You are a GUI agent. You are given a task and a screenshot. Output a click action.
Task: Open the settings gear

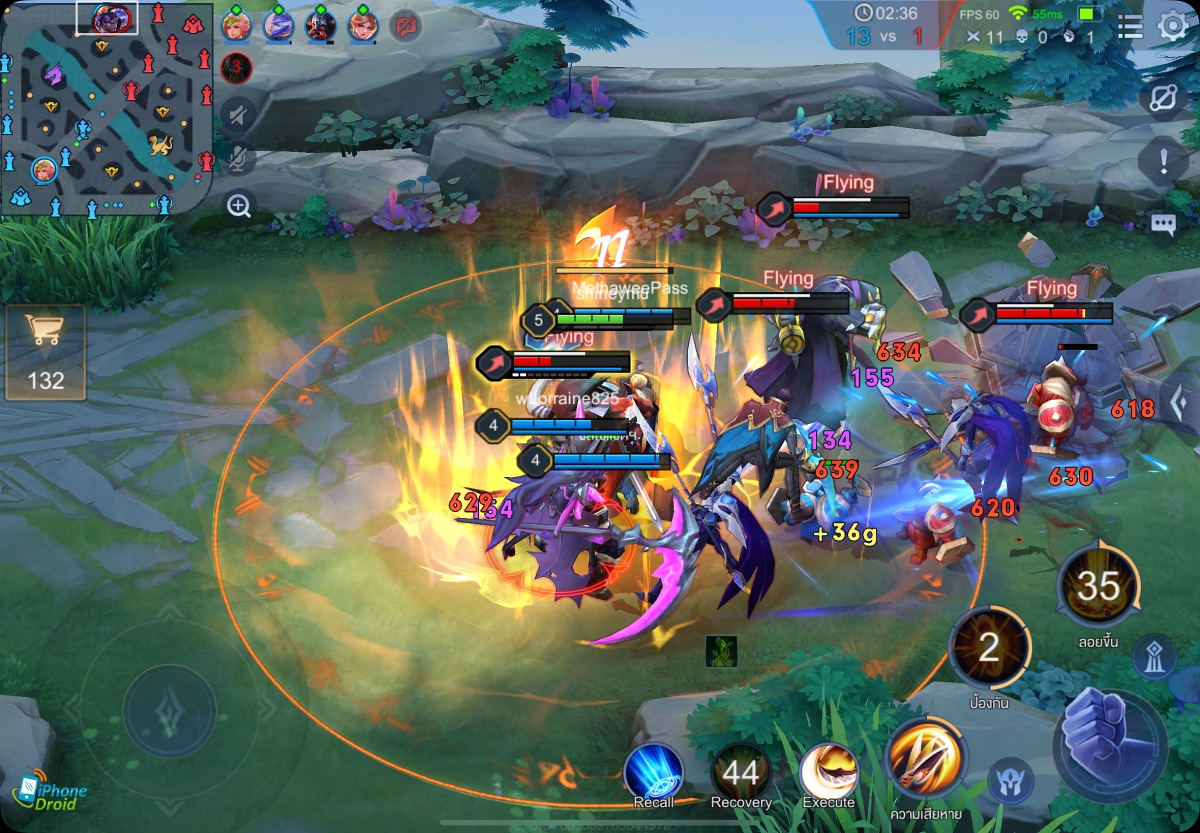(1172, 26)
